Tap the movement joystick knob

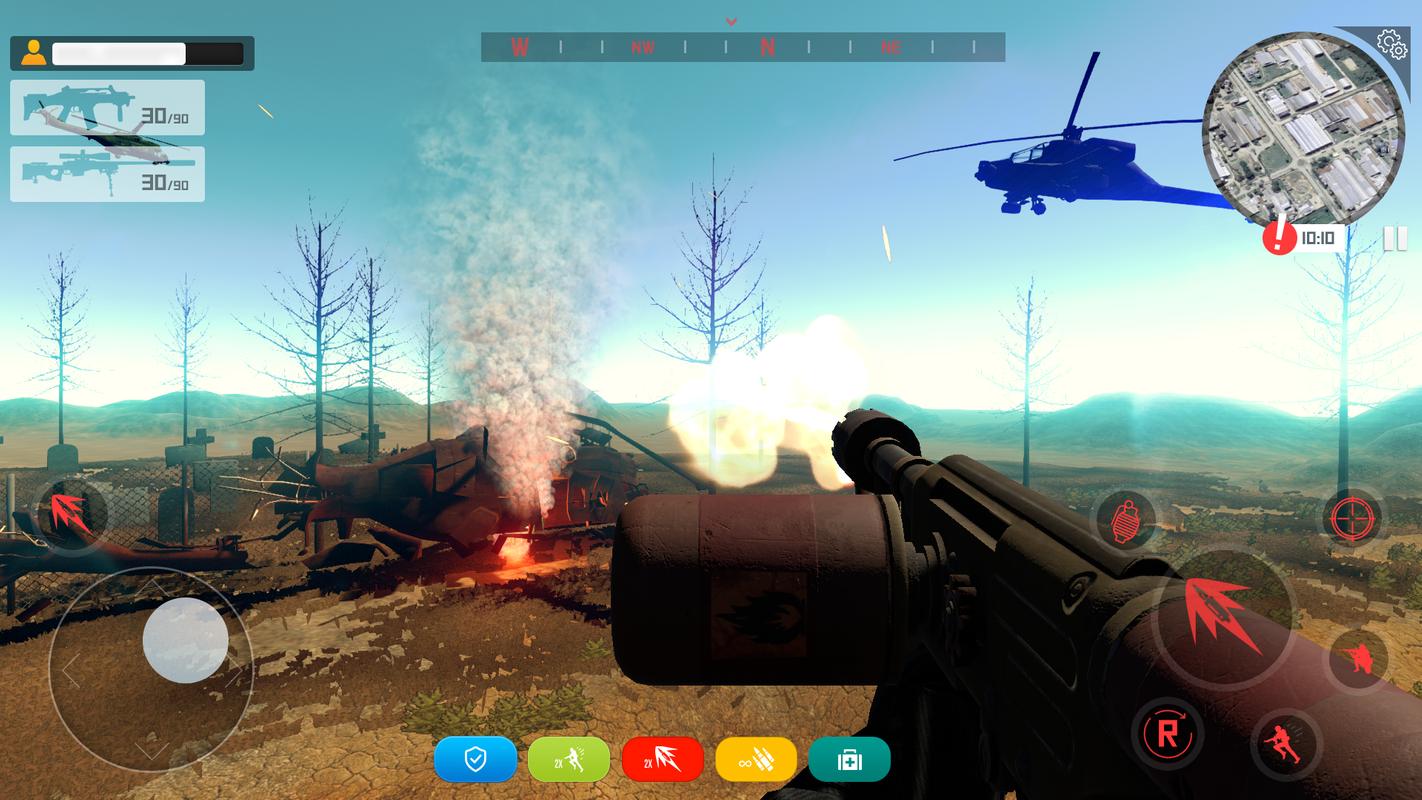coord(185,640)
